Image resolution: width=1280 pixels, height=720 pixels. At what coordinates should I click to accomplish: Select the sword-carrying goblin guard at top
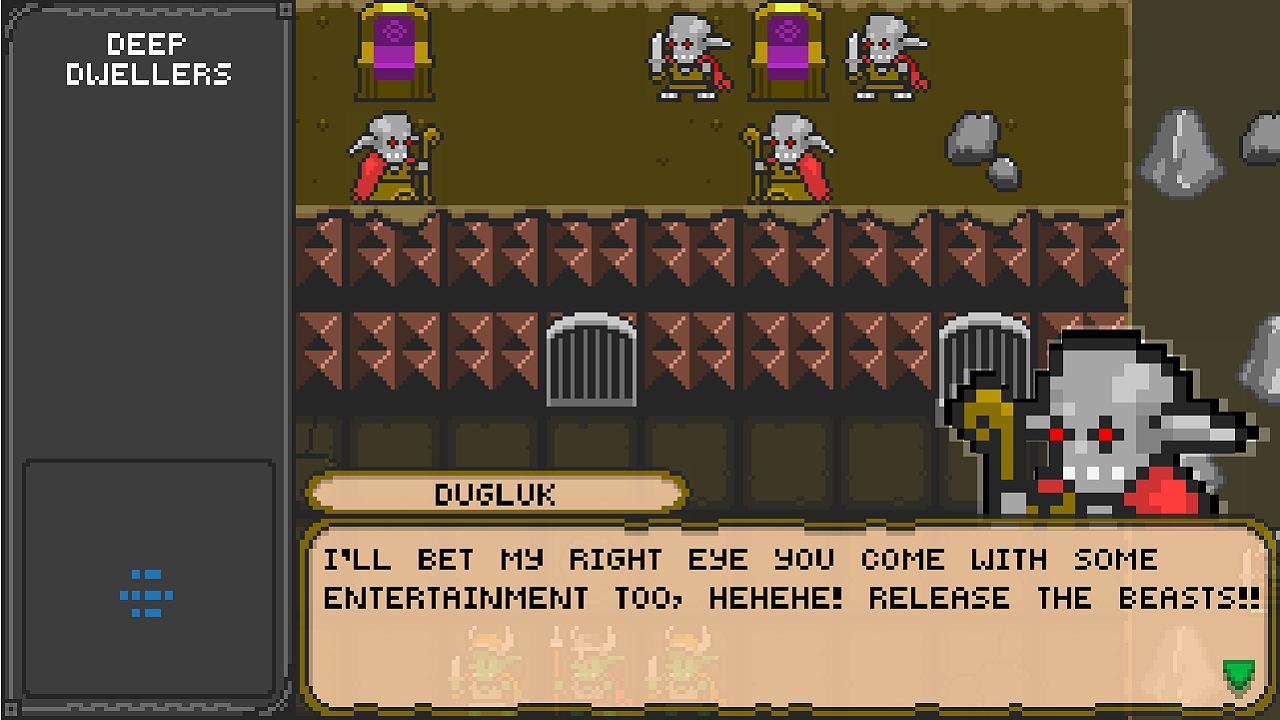tap(688, 60)
